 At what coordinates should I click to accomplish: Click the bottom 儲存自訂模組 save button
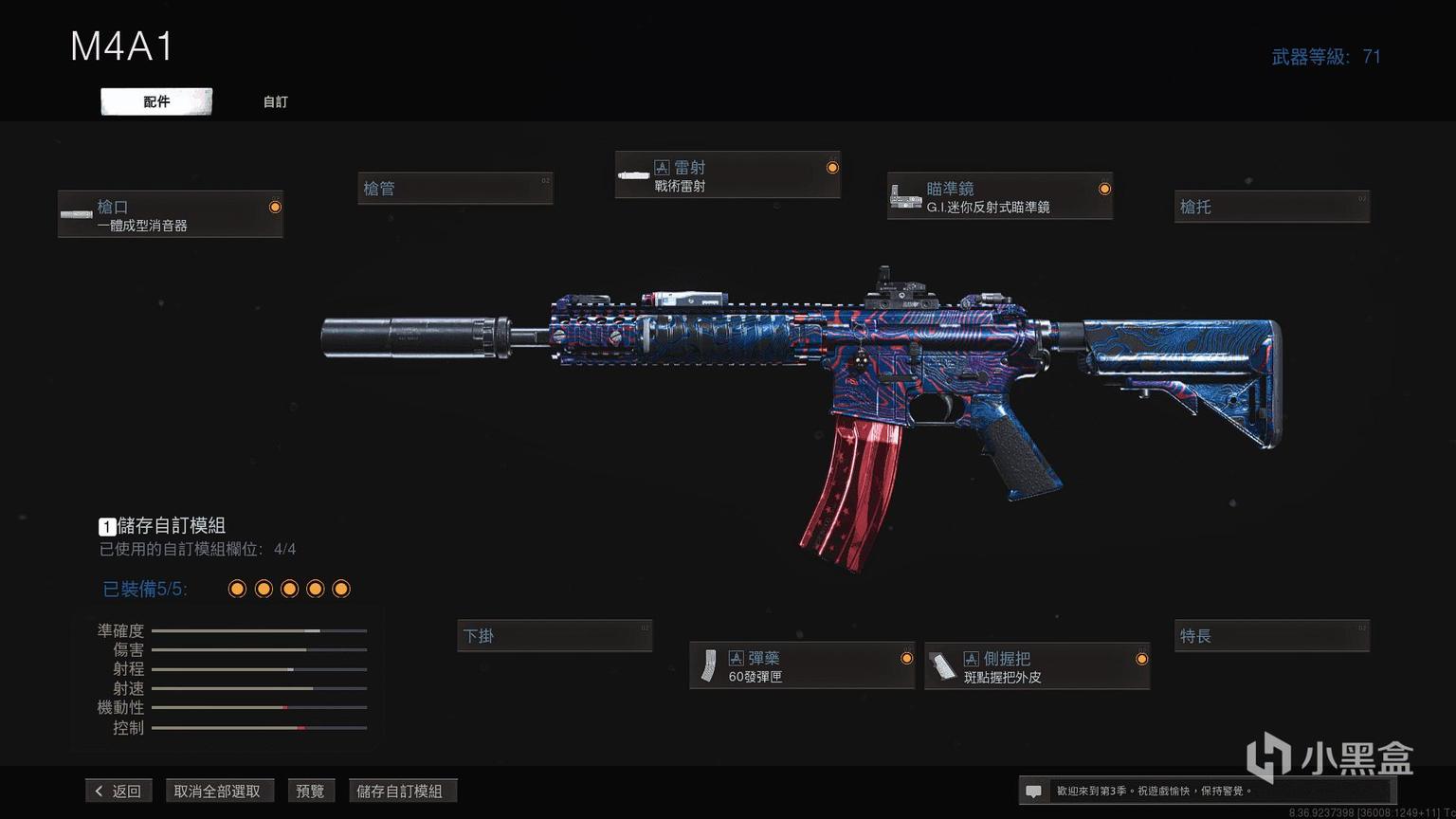400,791
